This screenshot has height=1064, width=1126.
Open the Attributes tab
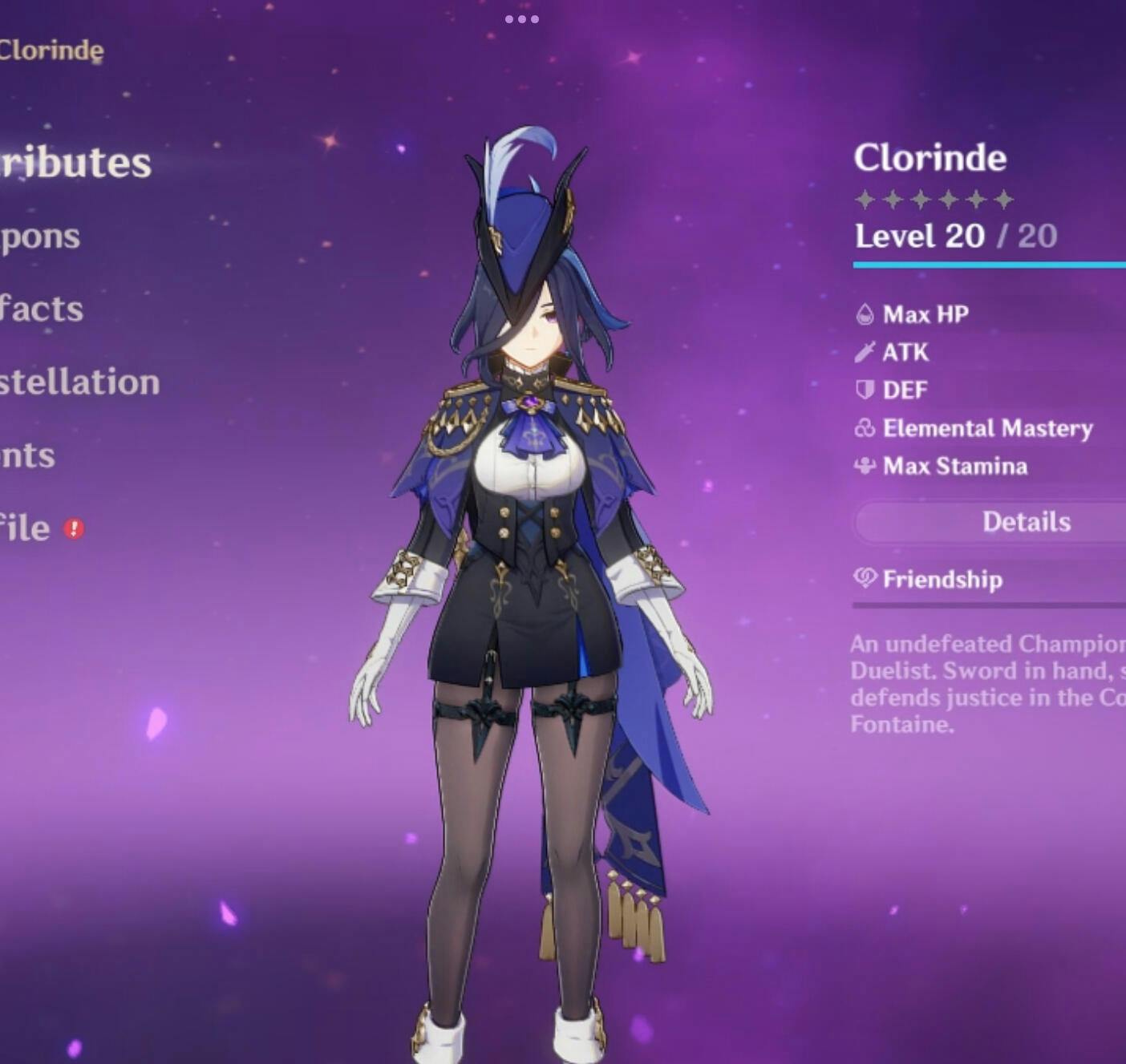(x=76, y=163)
